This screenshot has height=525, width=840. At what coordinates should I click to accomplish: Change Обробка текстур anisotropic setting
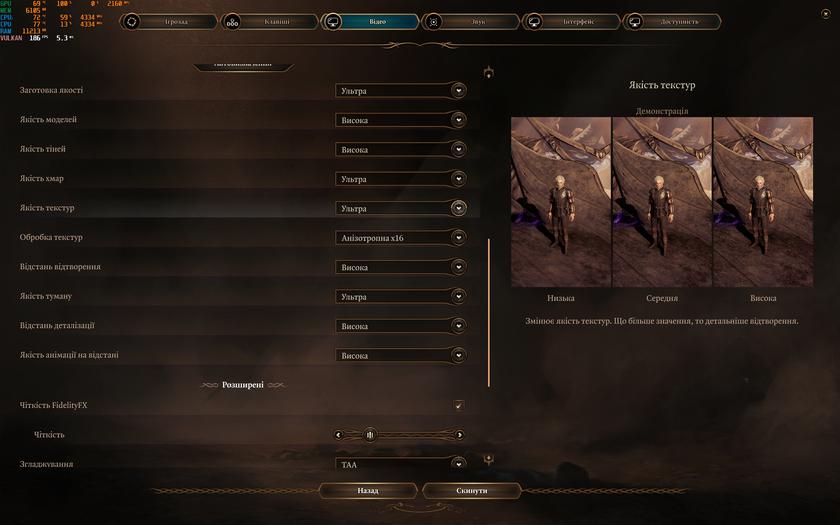tap(401, 238)
